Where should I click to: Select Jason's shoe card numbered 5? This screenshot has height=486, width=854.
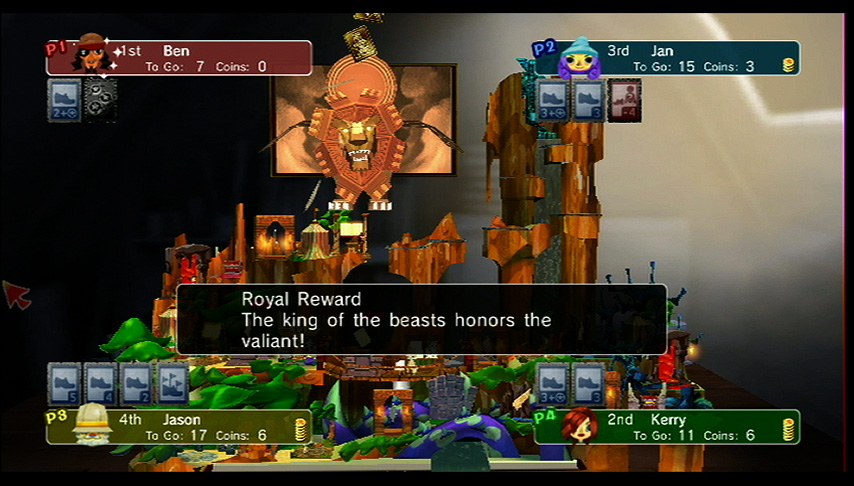click(x=64, y=383)
